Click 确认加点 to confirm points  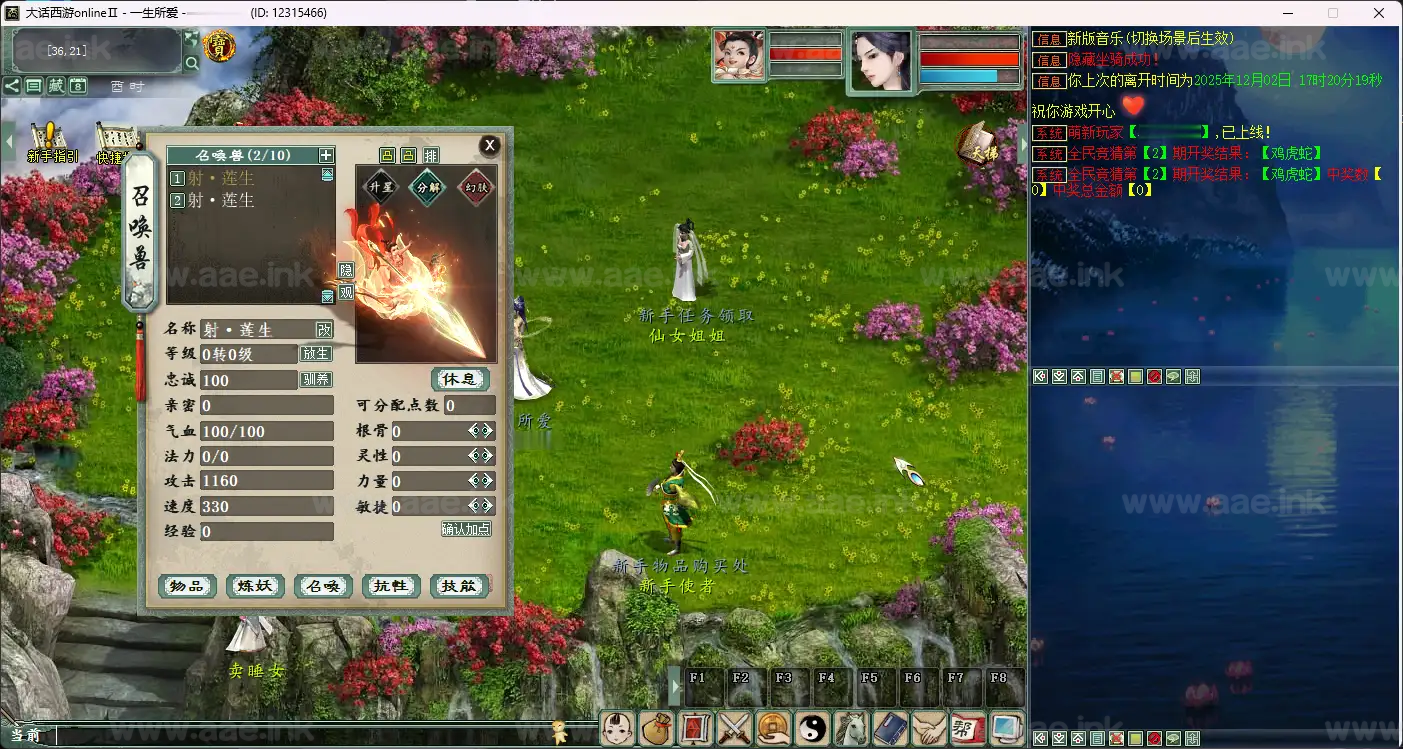point(466,529)
